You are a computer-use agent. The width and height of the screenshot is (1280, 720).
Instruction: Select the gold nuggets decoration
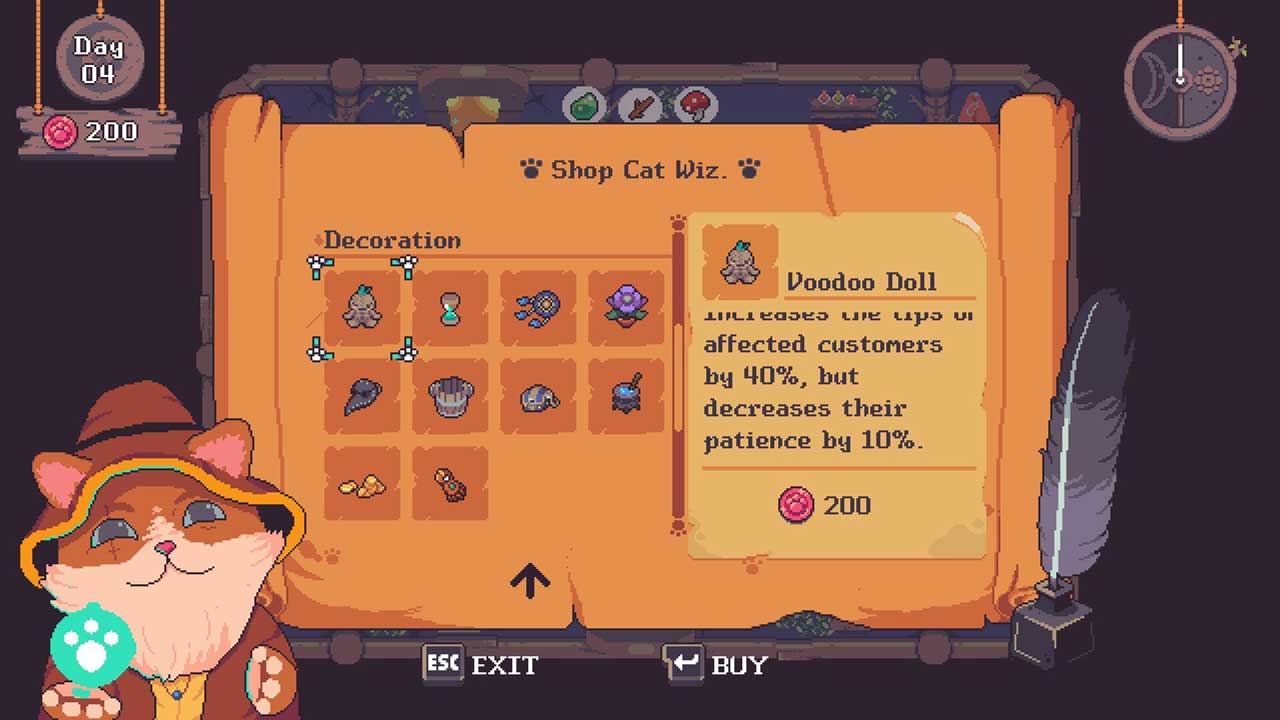click(362, 484)
